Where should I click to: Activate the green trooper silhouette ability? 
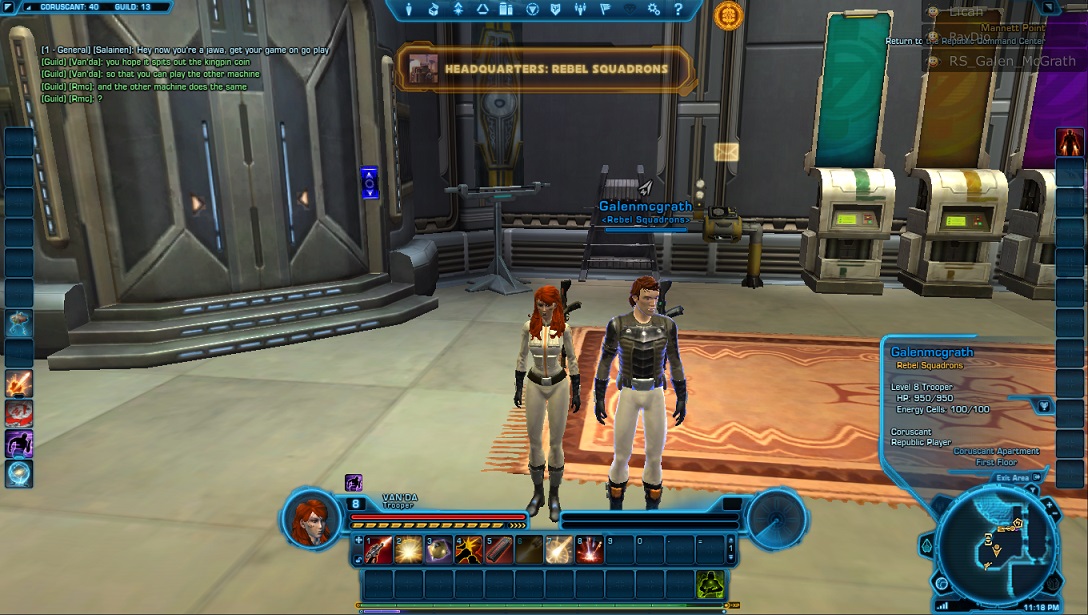[710, 584]
